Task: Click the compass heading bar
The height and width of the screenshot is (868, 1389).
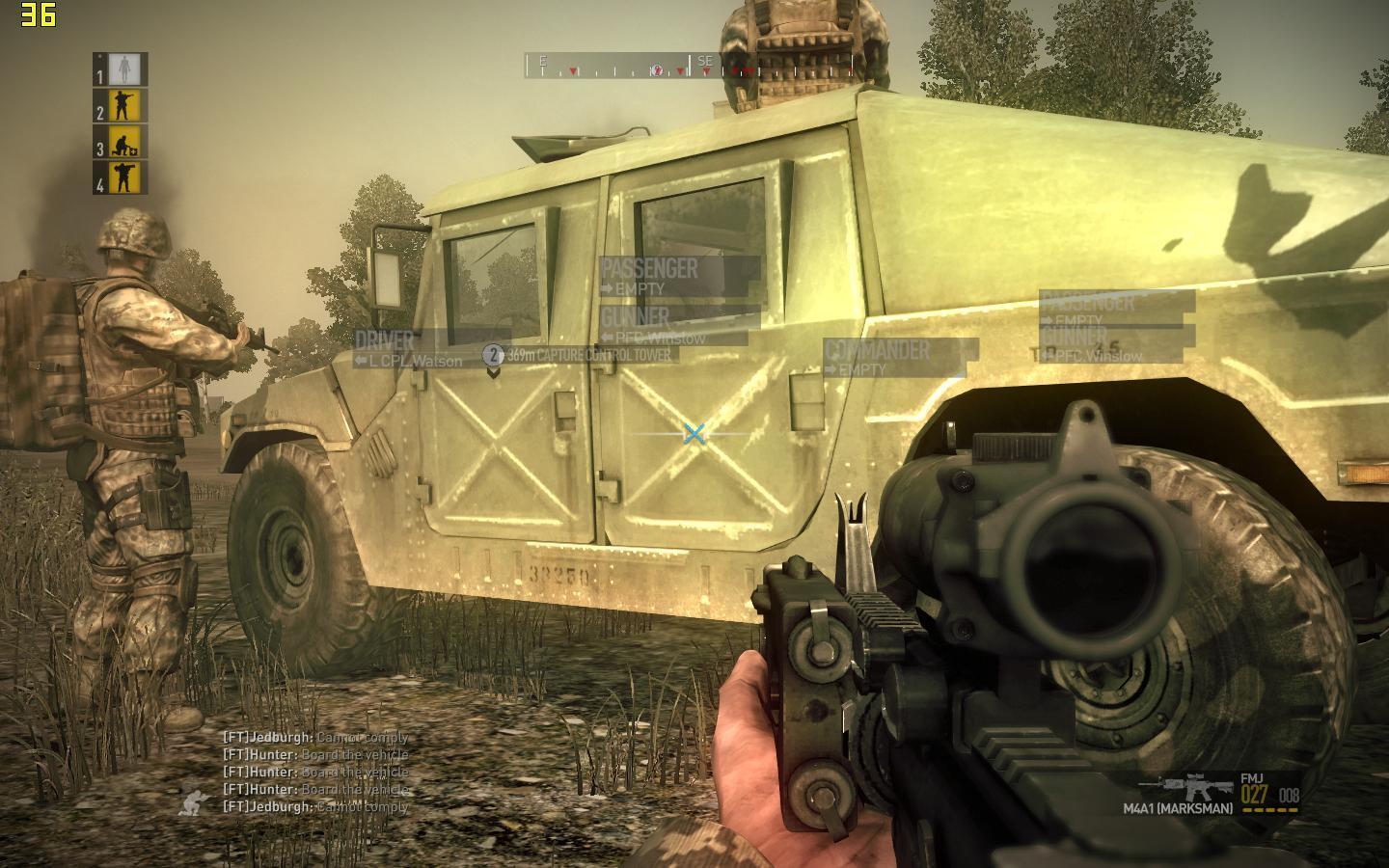Action: (690, 66)
